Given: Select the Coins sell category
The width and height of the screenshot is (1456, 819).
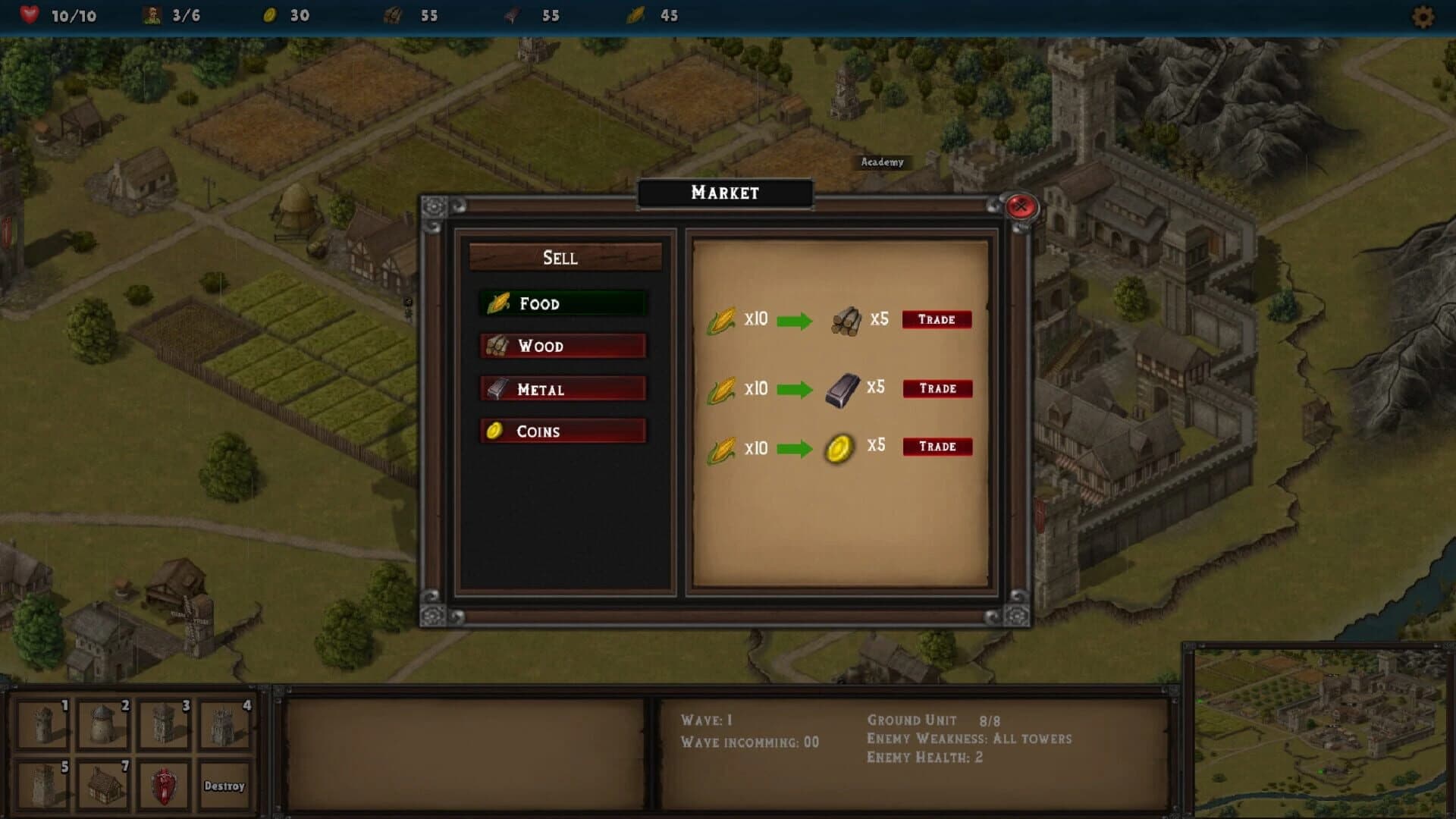Looking at the screenshot, I should tap(562, 431).
